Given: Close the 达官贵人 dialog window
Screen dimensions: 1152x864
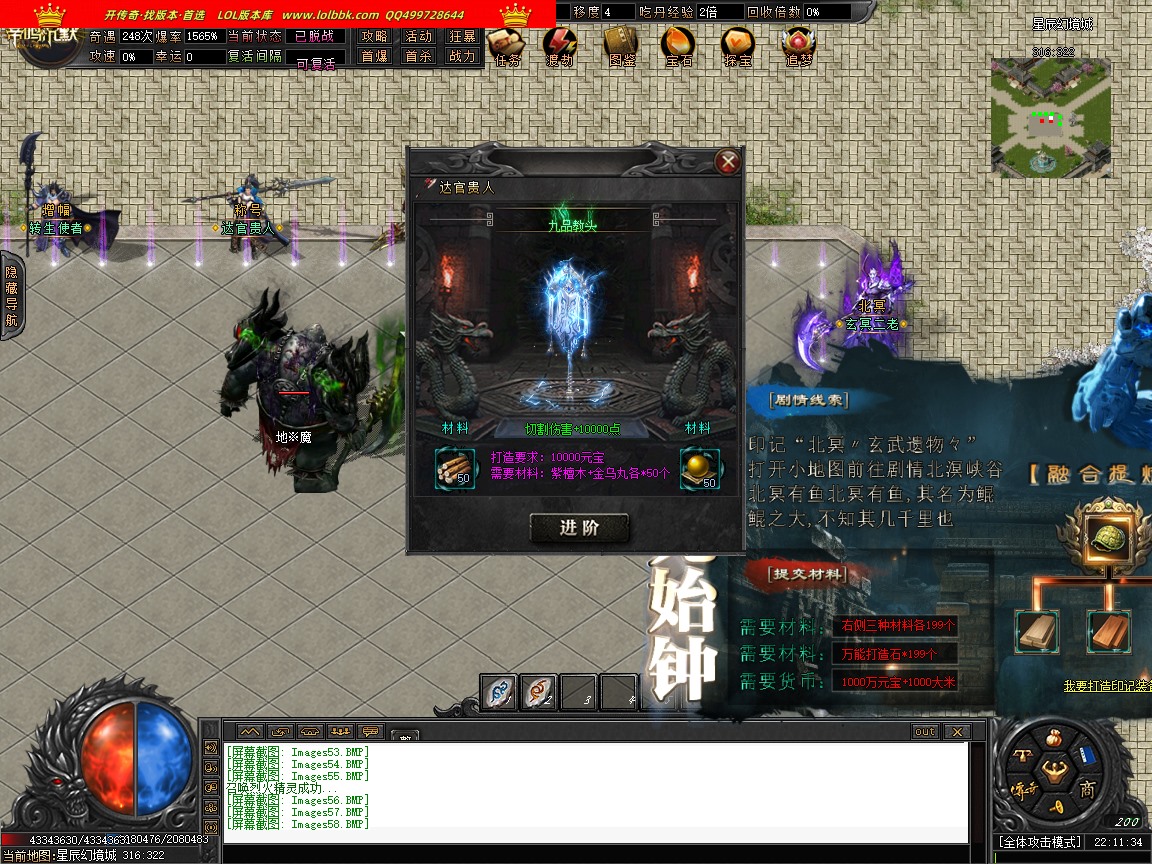Looking at the screenshot, I should [729, 162].
